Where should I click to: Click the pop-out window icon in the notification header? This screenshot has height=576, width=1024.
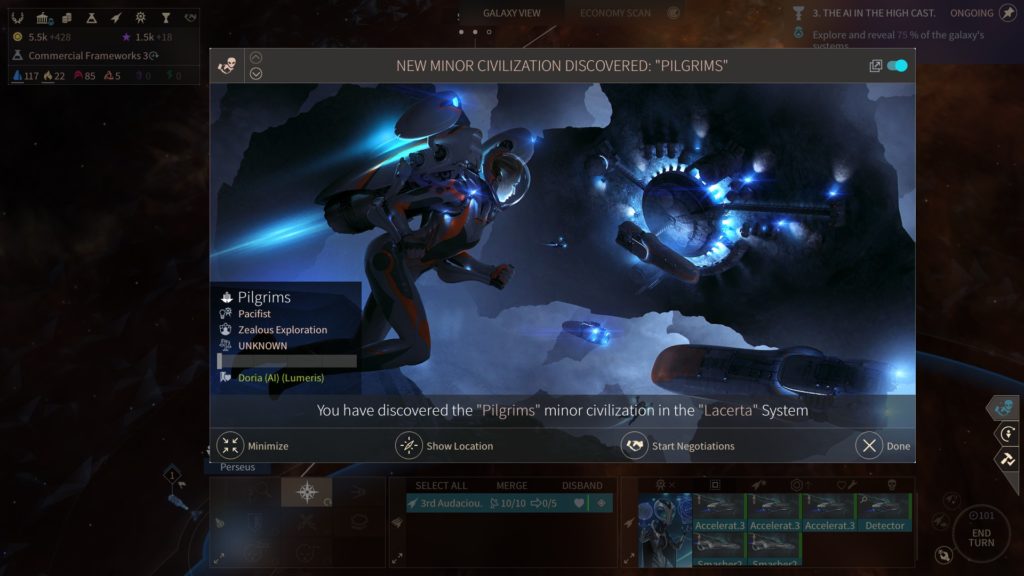click(x=875, y=66)
